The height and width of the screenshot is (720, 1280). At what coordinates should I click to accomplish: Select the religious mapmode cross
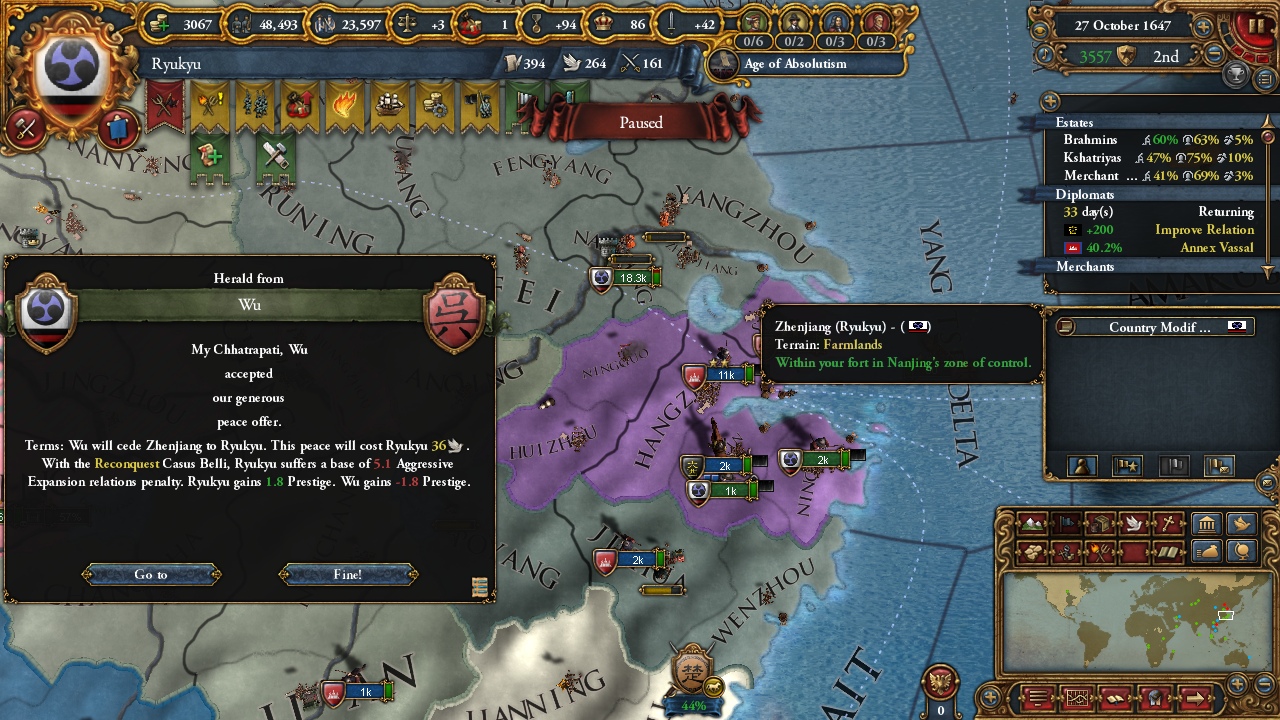pyautogui.click(x=1167, y=524)
